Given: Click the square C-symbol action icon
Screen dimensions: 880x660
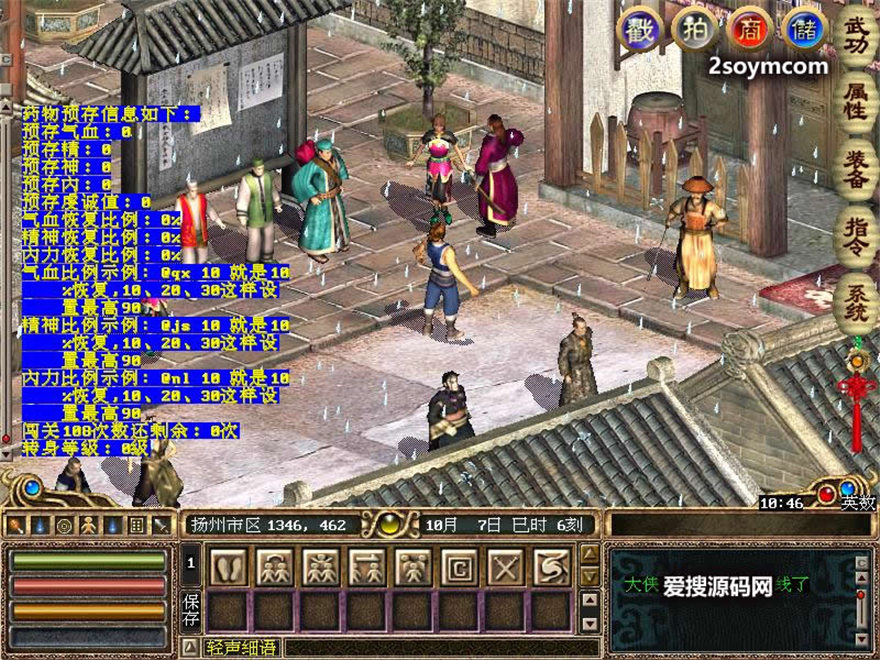Looking at the screenshot, I should tap(459, 567).
